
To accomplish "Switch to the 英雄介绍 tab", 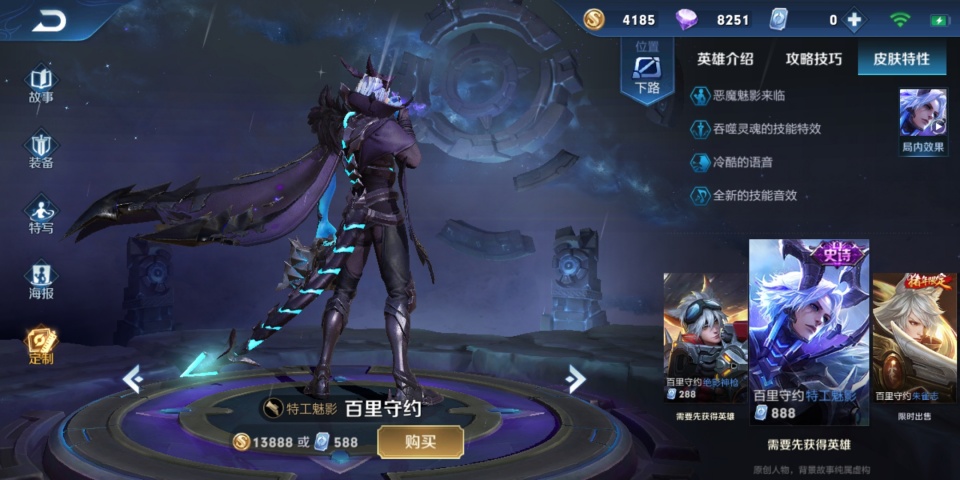I will point(725,59).
